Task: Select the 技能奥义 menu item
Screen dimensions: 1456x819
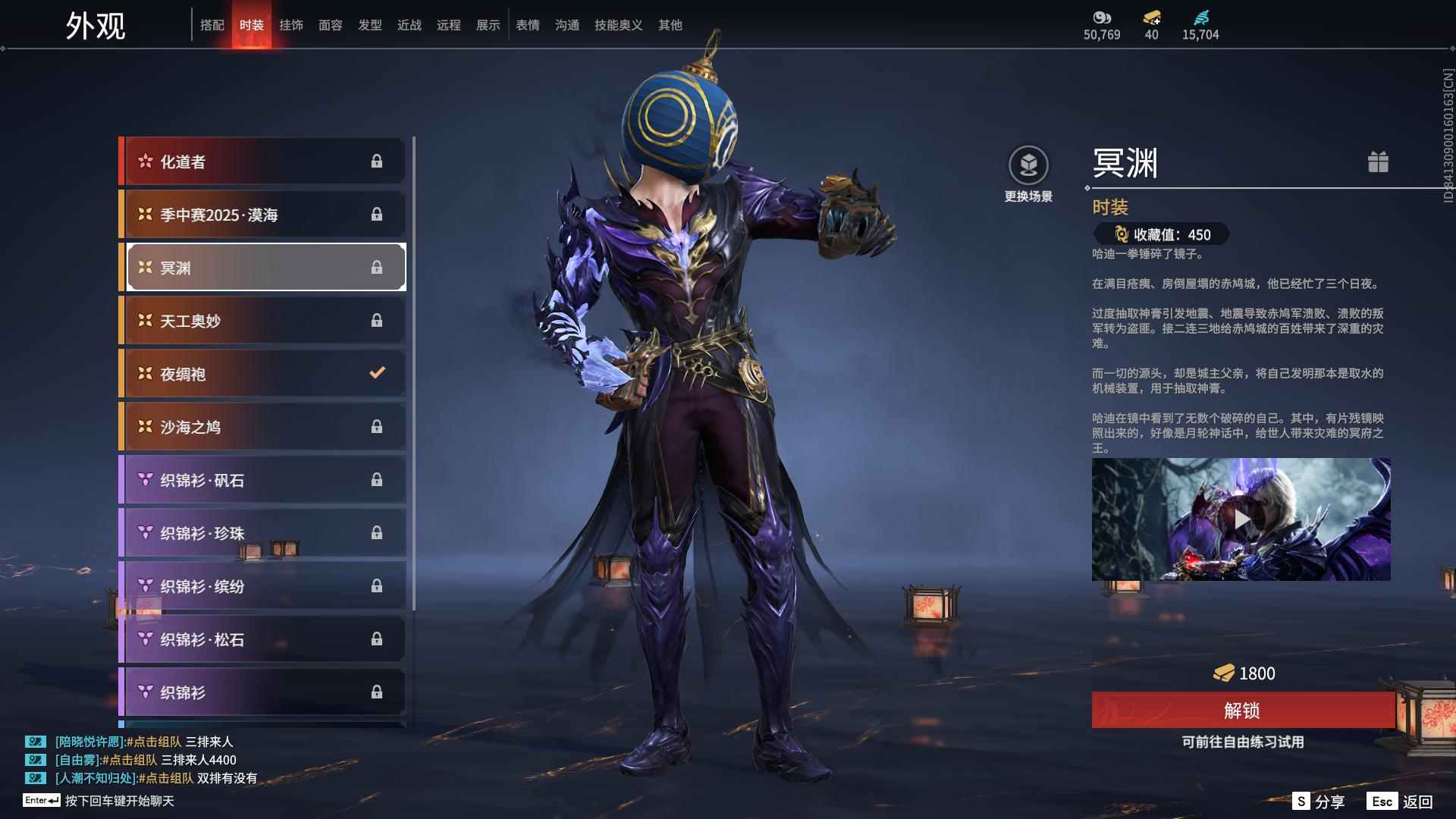Action: 618,24
